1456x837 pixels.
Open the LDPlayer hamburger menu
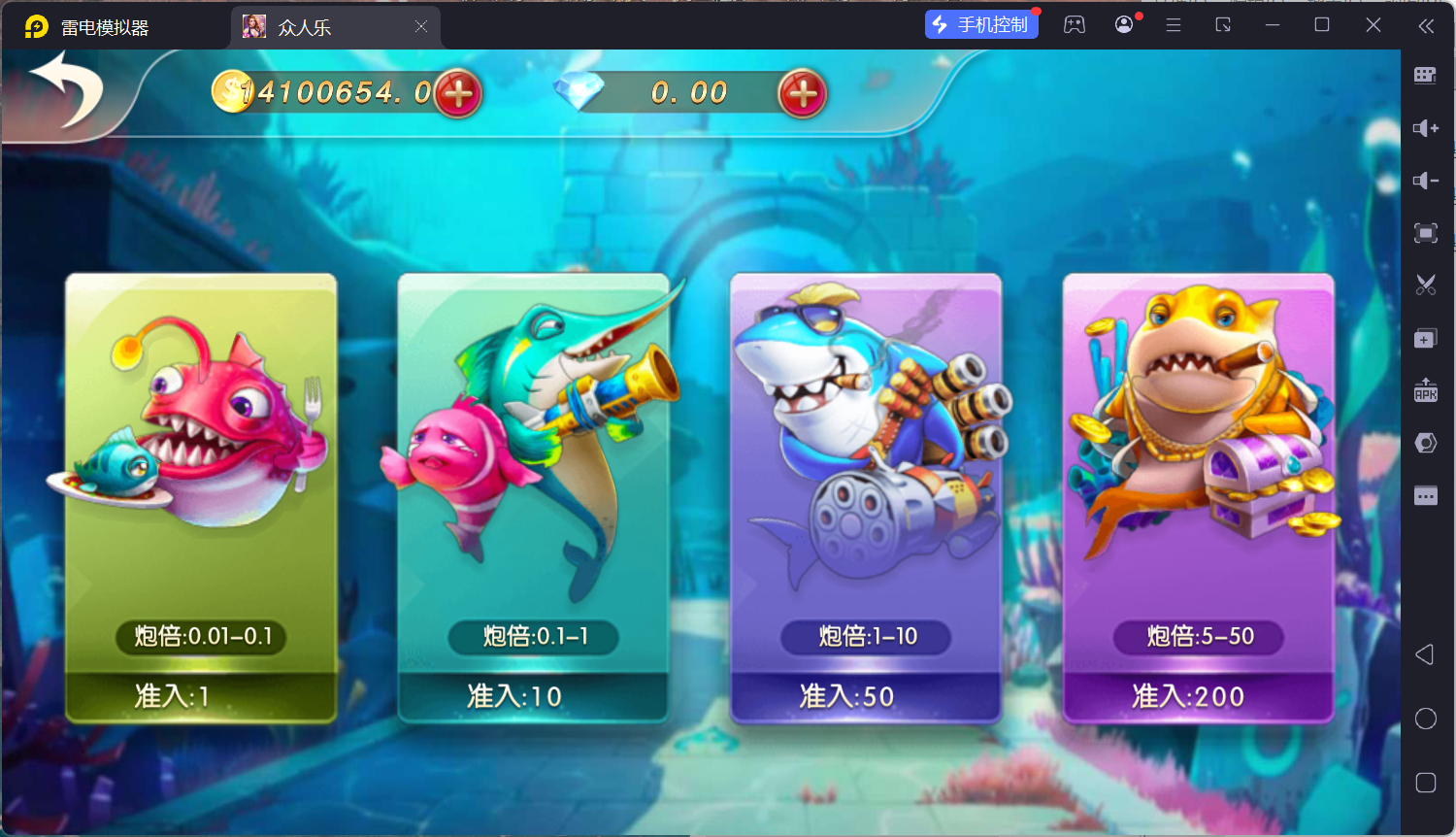(x=1173, y=24)
